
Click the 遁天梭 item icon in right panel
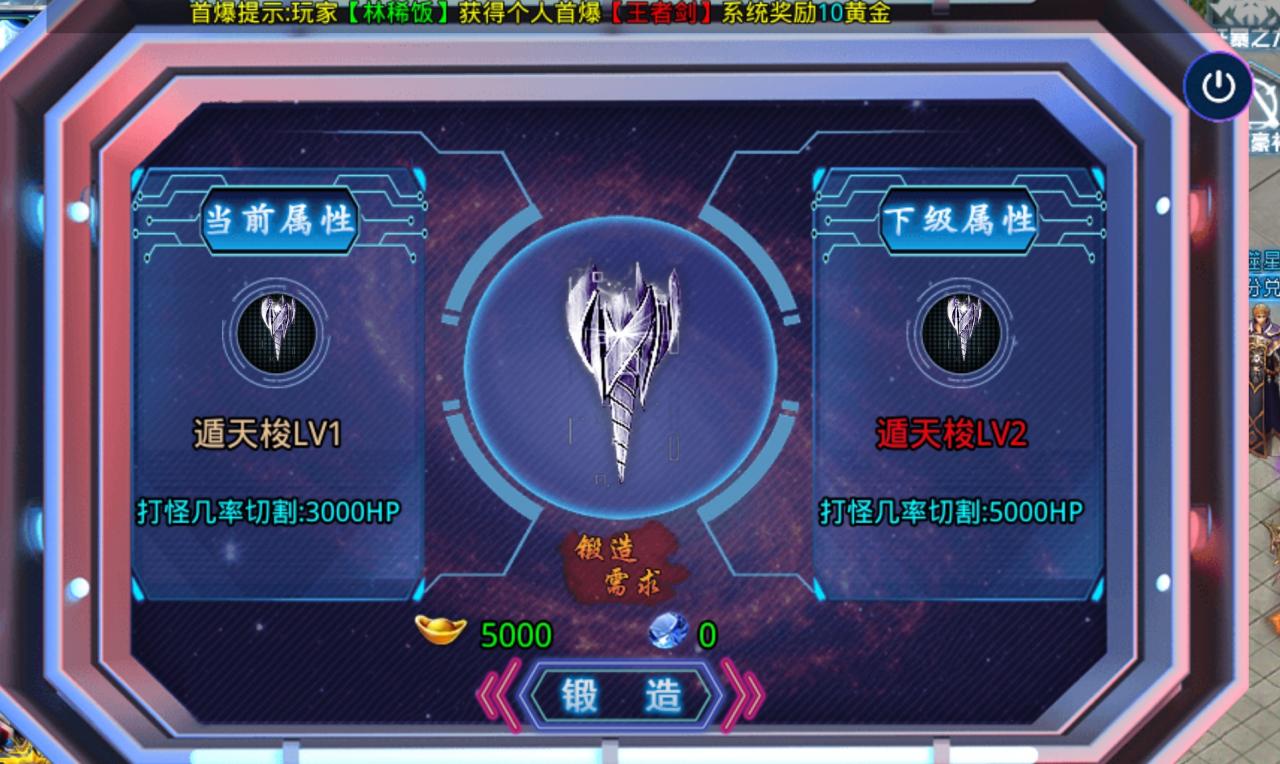tap(960, 331)
